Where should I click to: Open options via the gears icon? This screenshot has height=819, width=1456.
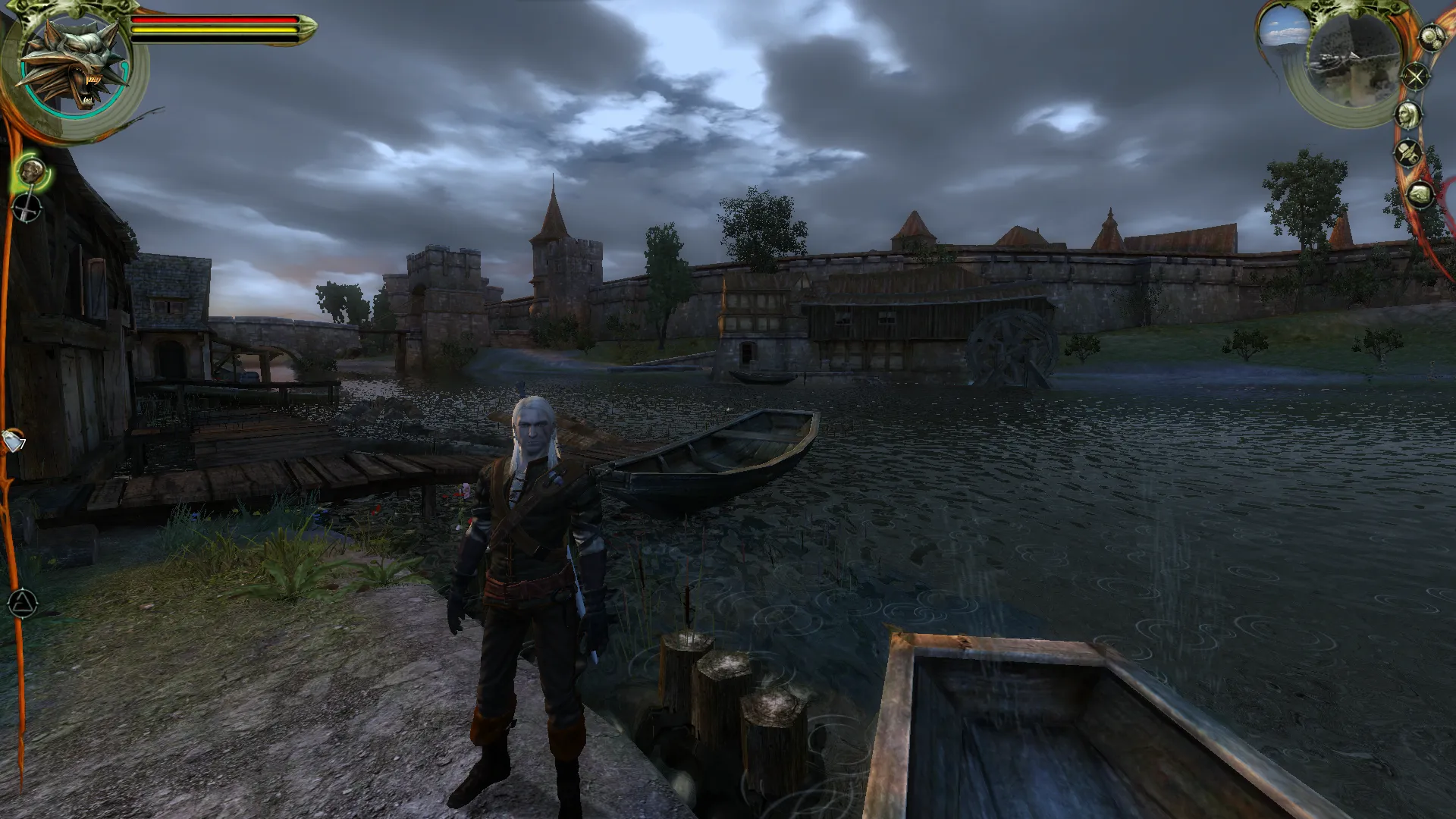click(1430, 38)
